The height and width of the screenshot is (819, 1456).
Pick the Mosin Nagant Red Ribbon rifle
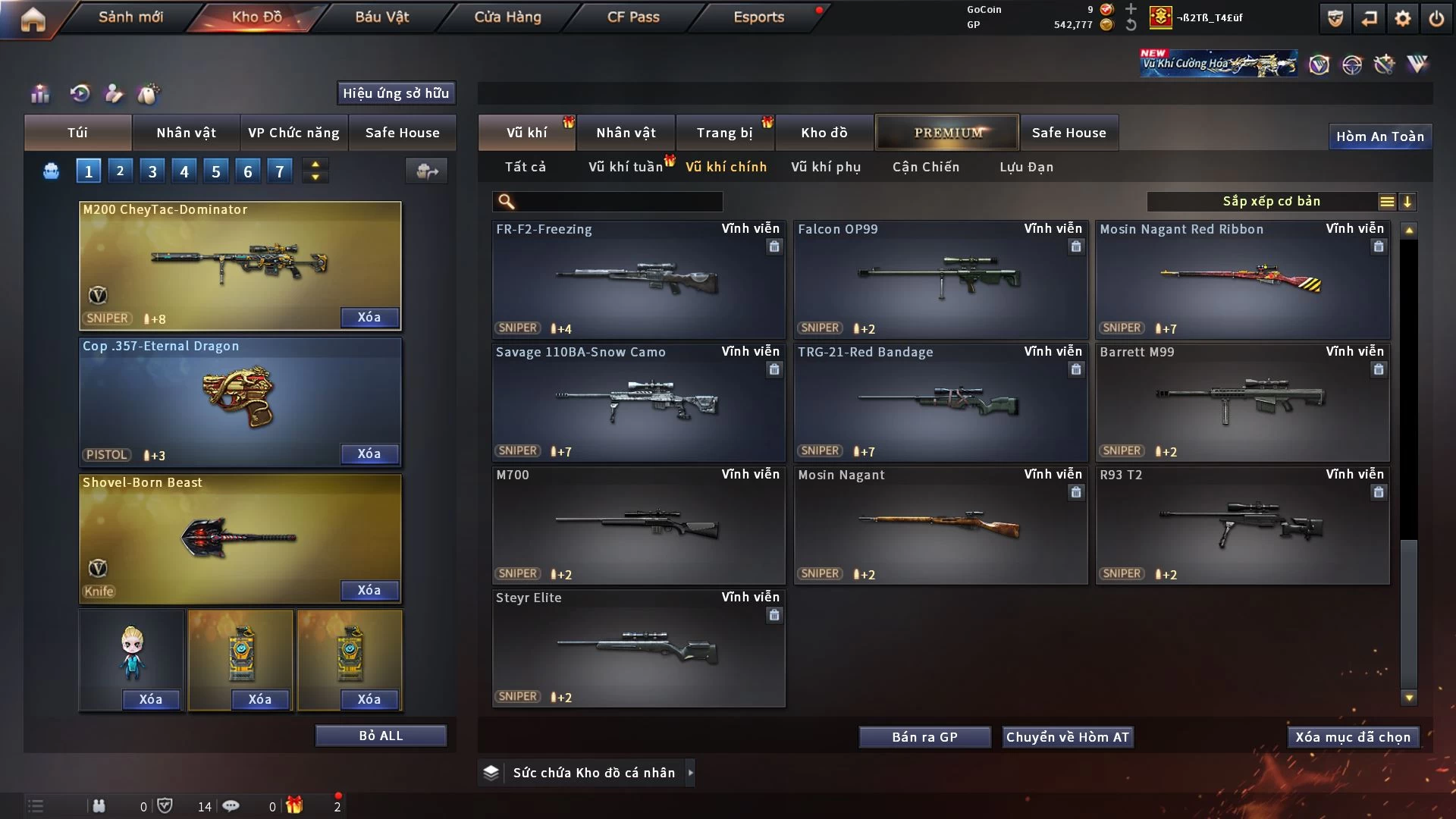tap(1242, 279)
